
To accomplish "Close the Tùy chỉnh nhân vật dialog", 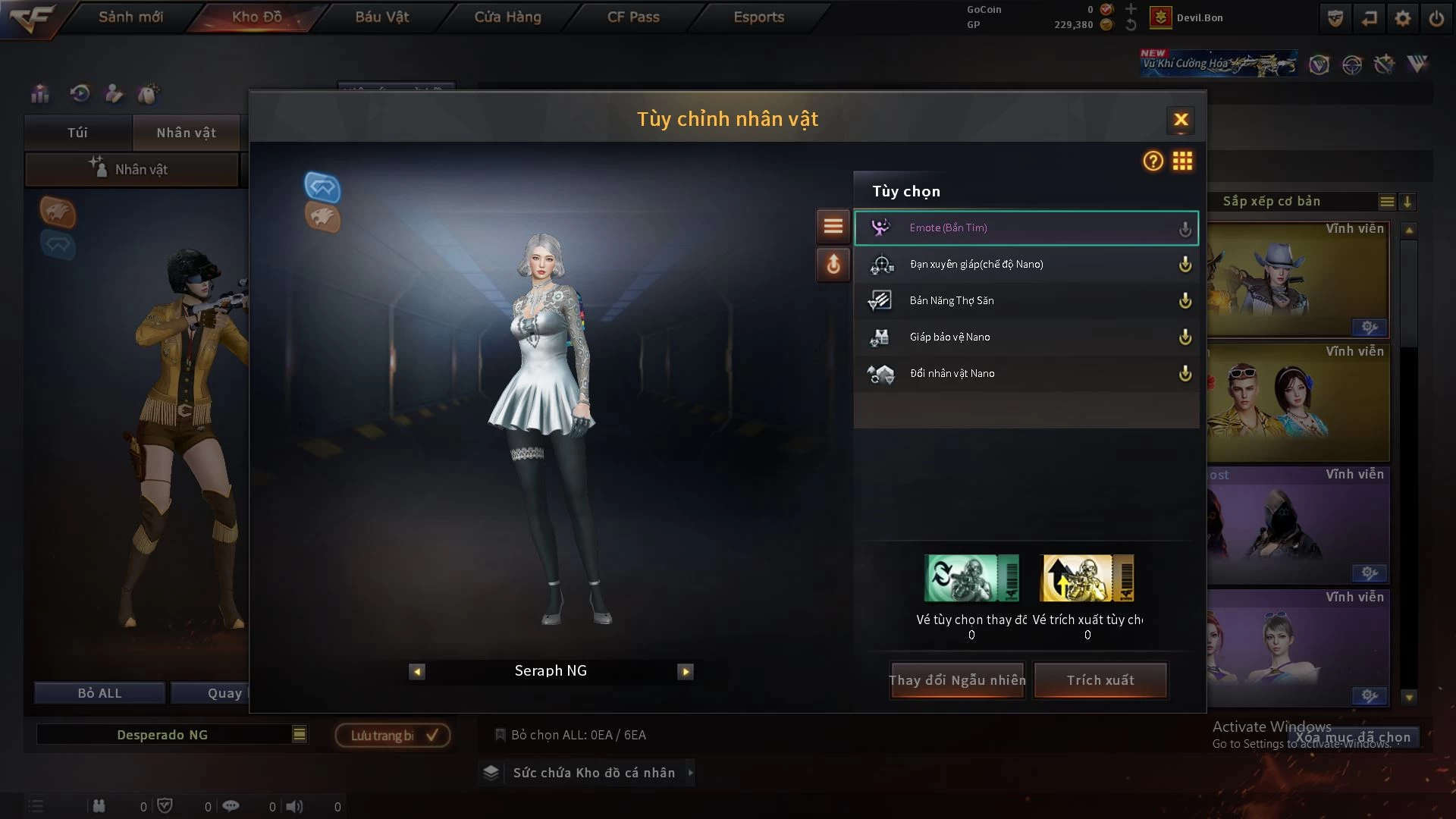I will coord(1181,120).
